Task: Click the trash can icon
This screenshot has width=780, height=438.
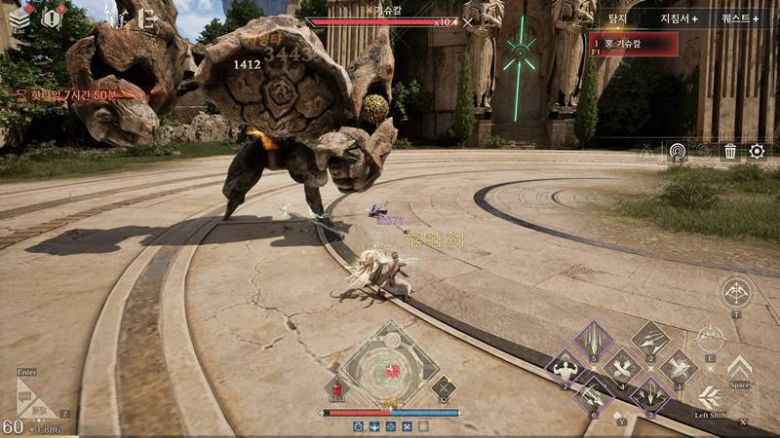Action: click(x=731, y=151)
